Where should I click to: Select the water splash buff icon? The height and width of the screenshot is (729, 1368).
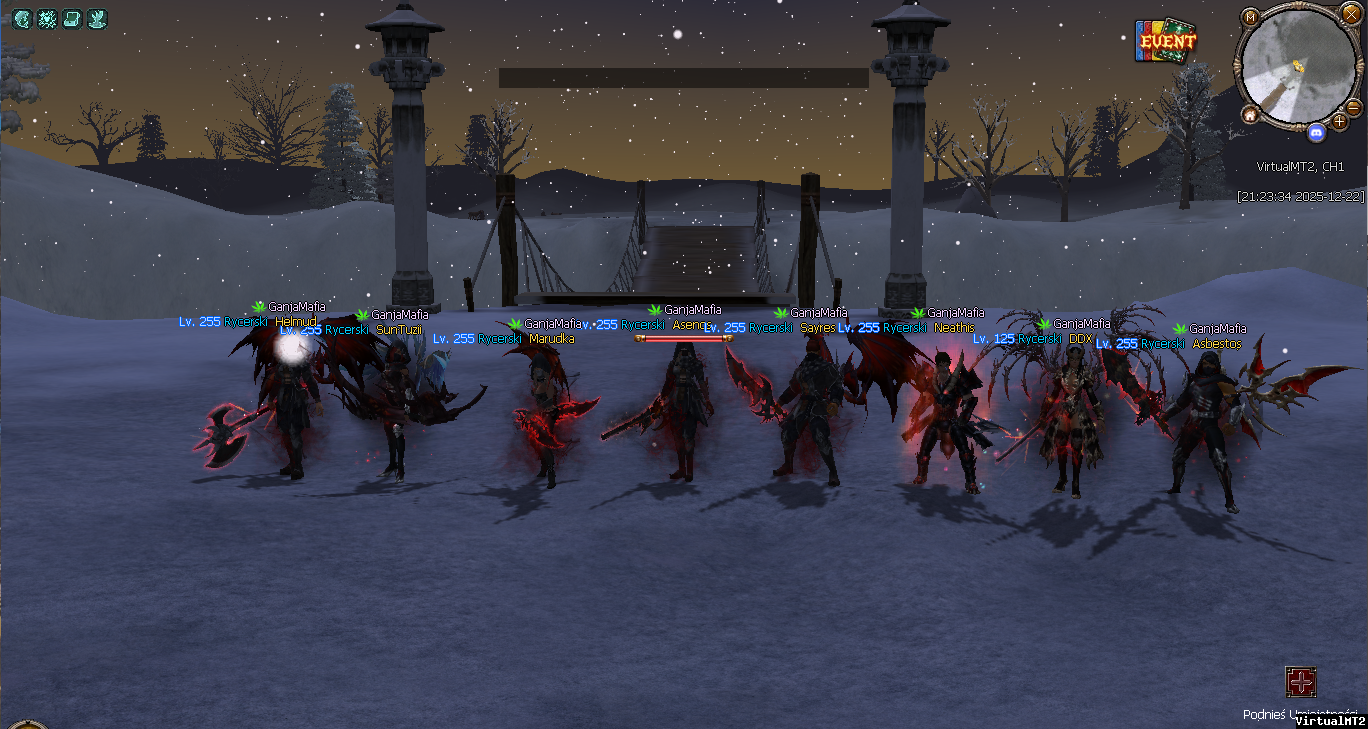point(96,18)
